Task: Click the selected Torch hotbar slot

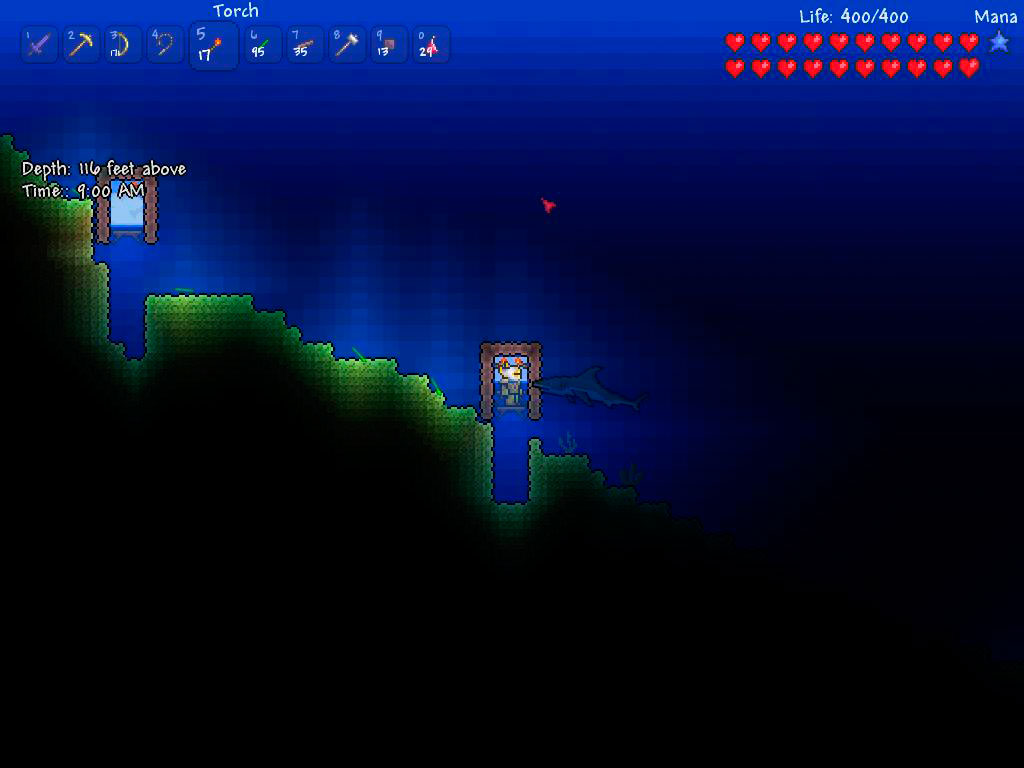Action: pyautogui.click(x=213, y=47)
